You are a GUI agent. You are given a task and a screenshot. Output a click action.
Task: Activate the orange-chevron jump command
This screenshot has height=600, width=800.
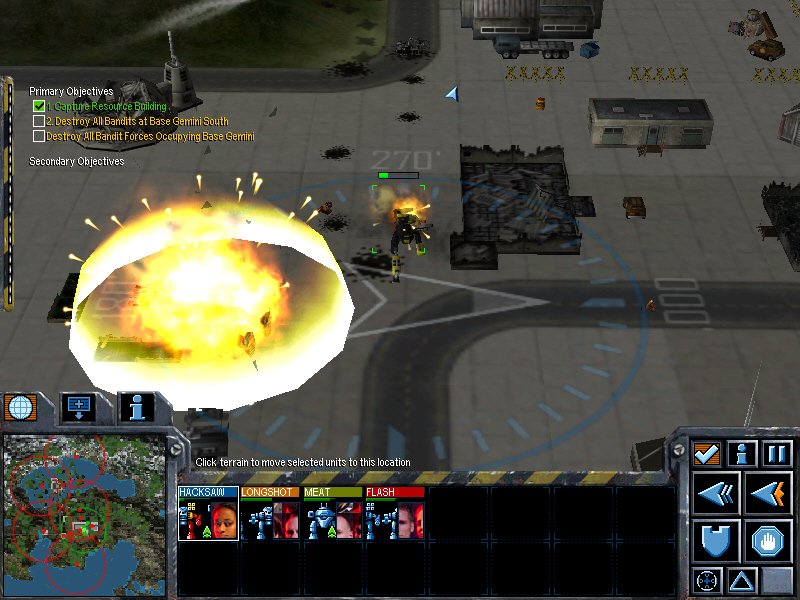[767, 493]
